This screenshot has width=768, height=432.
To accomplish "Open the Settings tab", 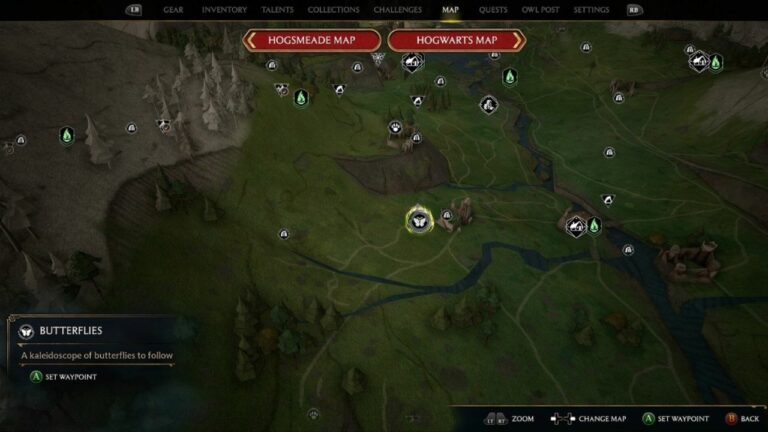I will coord(591,10).
